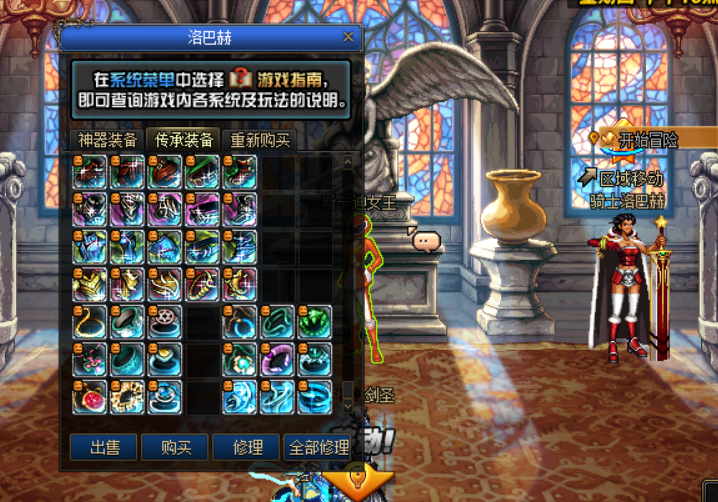Select the green emerald gem item
This screenshot has width=718, height=502.
click(x=314, y=322)
